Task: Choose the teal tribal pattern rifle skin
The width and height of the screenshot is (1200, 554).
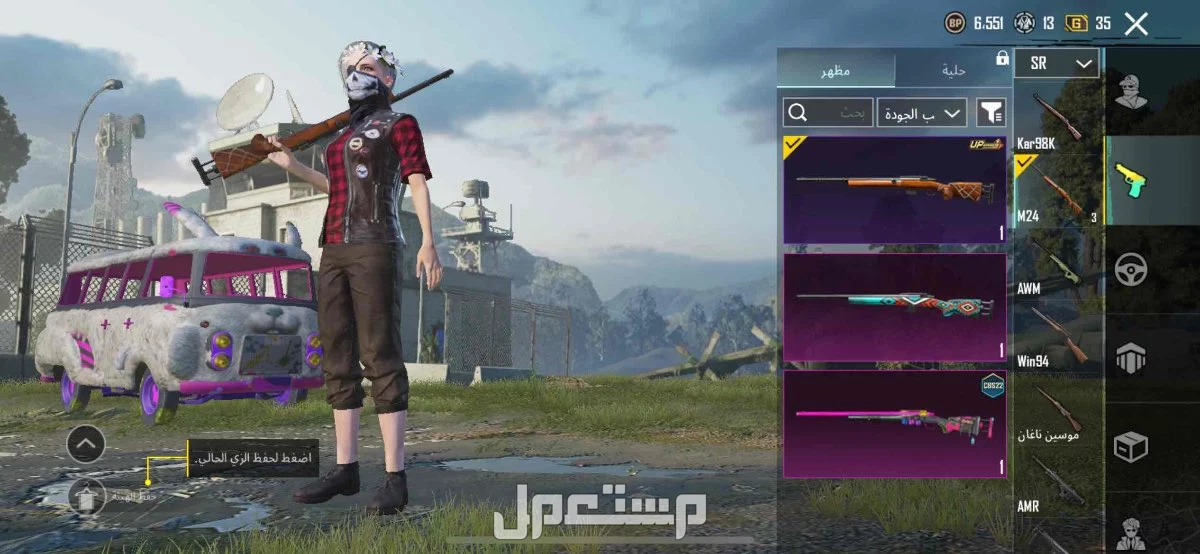Action: click(894, 307)
